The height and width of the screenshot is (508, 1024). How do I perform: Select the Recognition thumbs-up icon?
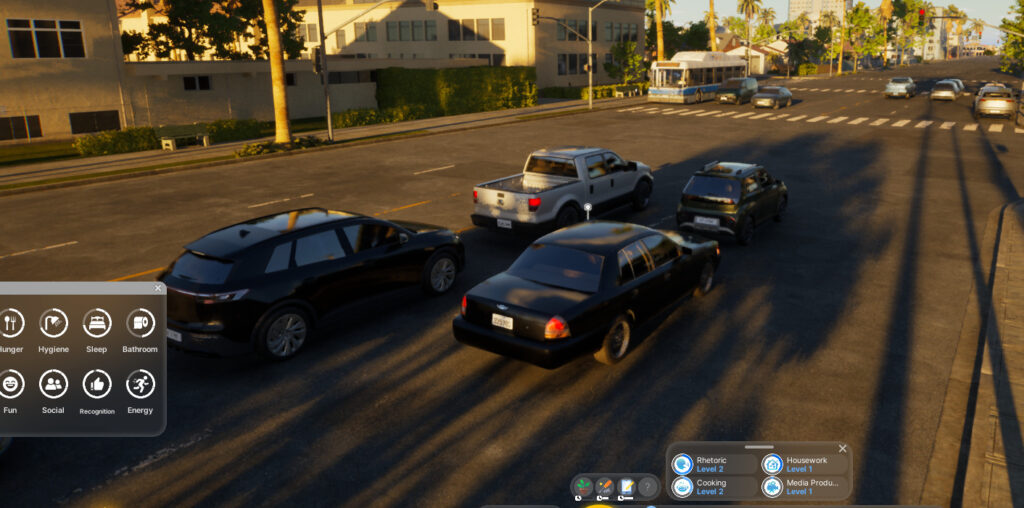click(x=97, y=384)
